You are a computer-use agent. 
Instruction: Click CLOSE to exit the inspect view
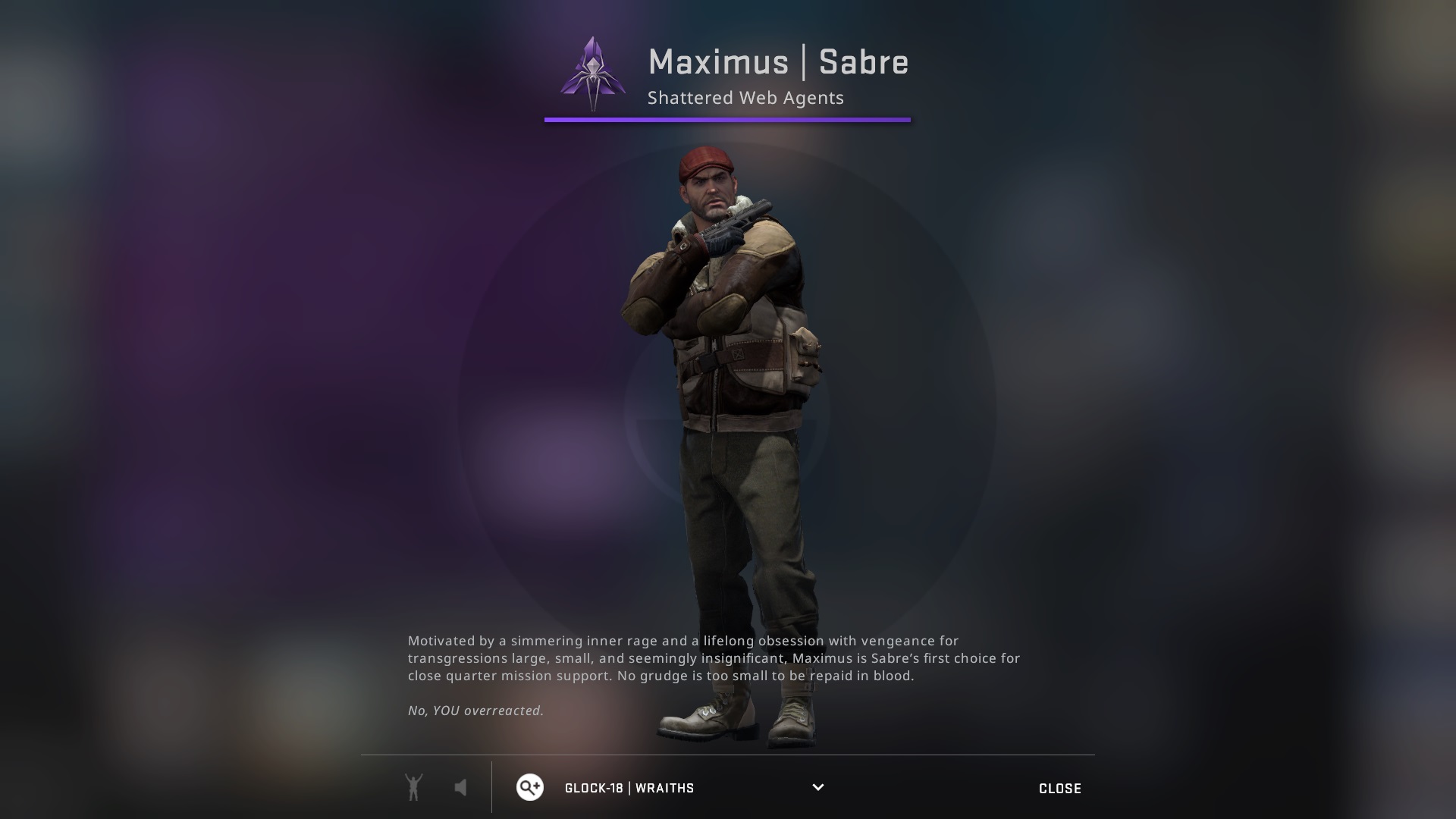click(x=1060, y=788)
